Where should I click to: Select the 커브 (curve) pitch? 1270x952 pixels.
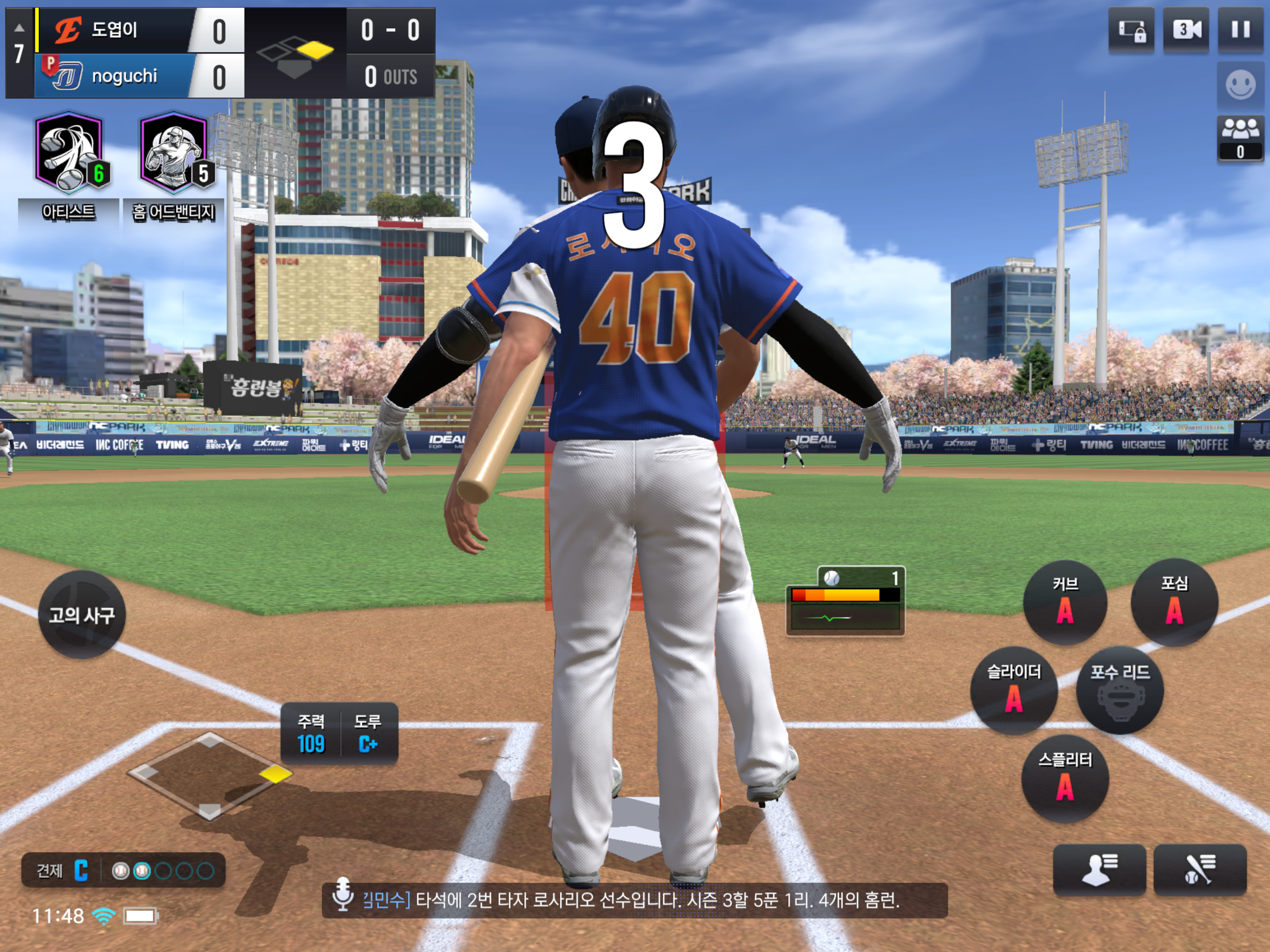[x=1065, y=602]
